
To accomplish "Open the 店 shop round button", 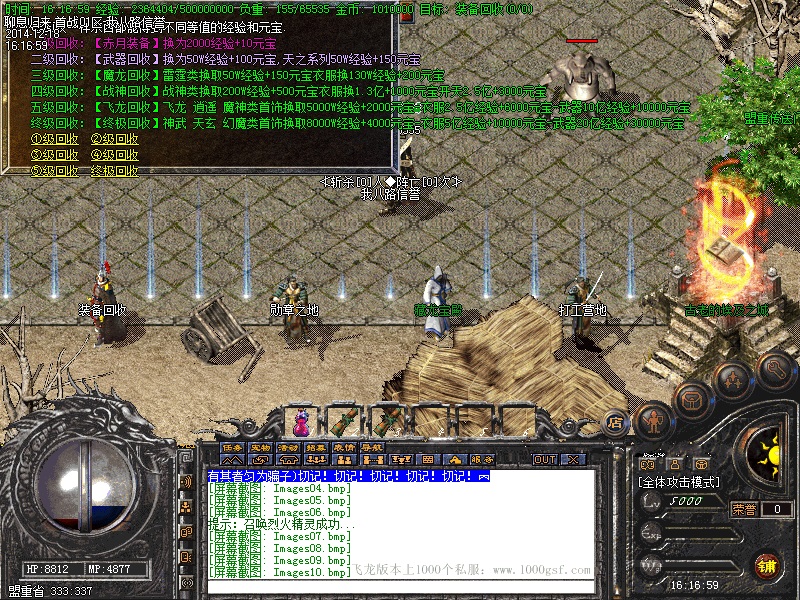I will coord(616,420).
